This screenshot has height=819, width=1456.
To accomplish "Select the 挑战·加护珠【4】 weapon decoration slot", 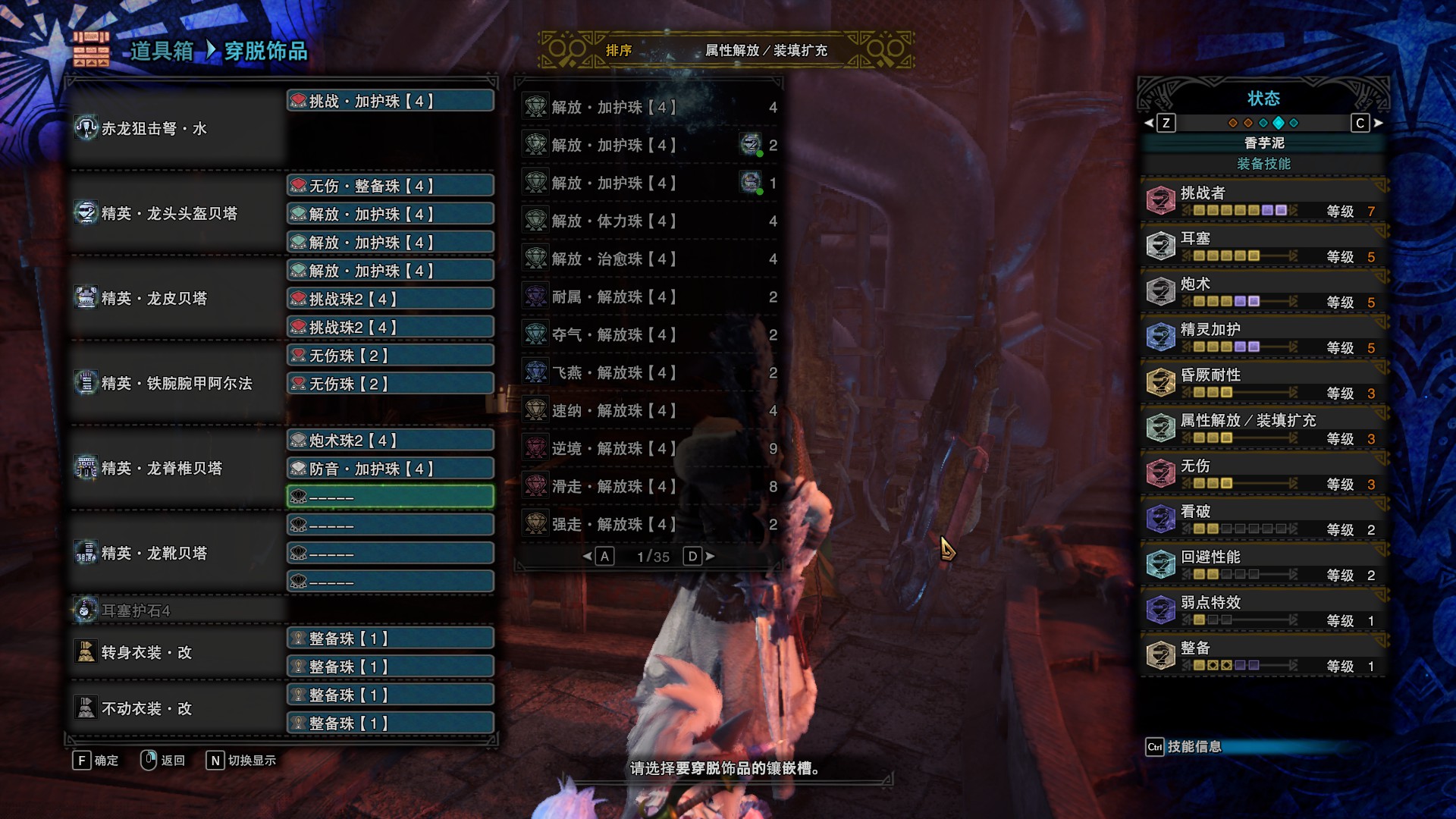I will tap(391, 101).
